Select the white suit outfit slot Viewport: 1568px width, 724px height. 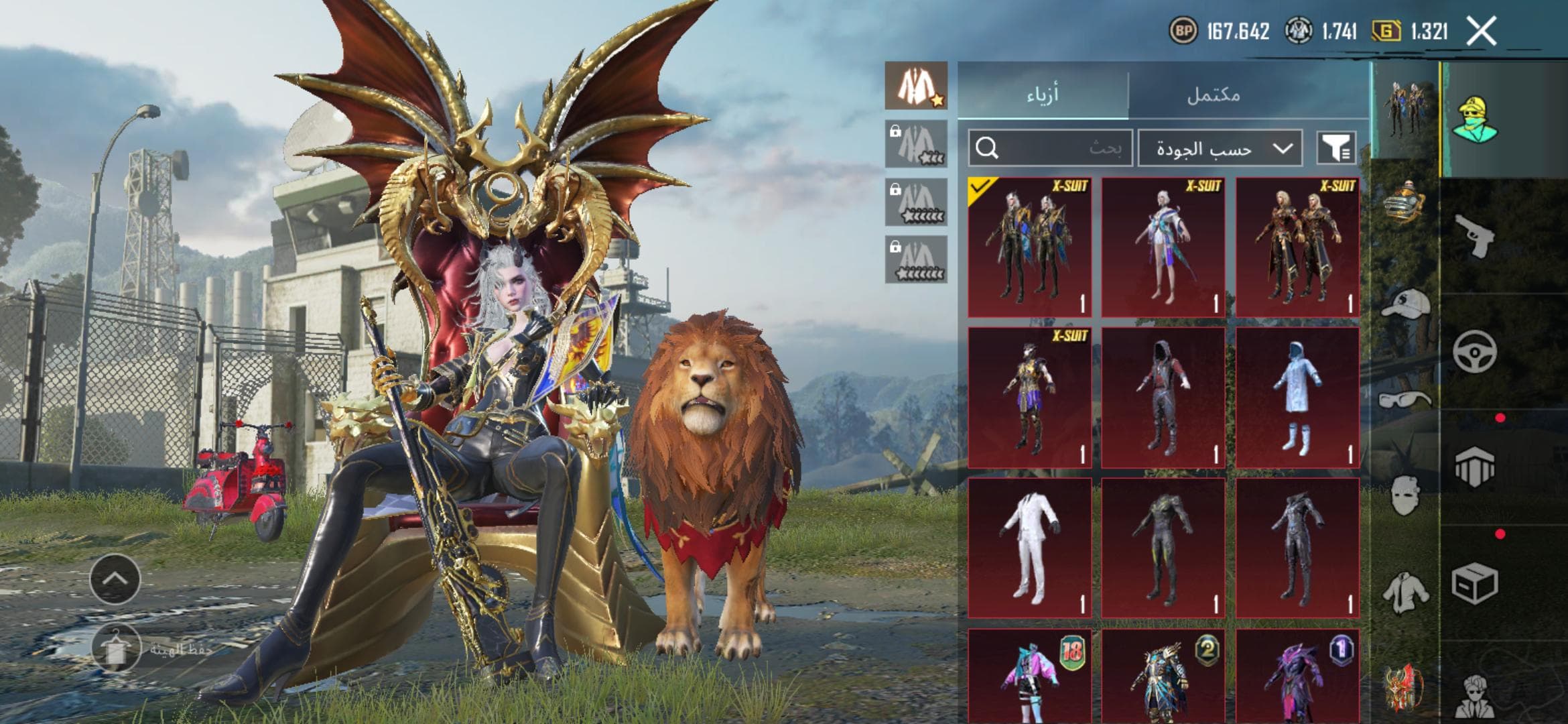point(1030,548)
